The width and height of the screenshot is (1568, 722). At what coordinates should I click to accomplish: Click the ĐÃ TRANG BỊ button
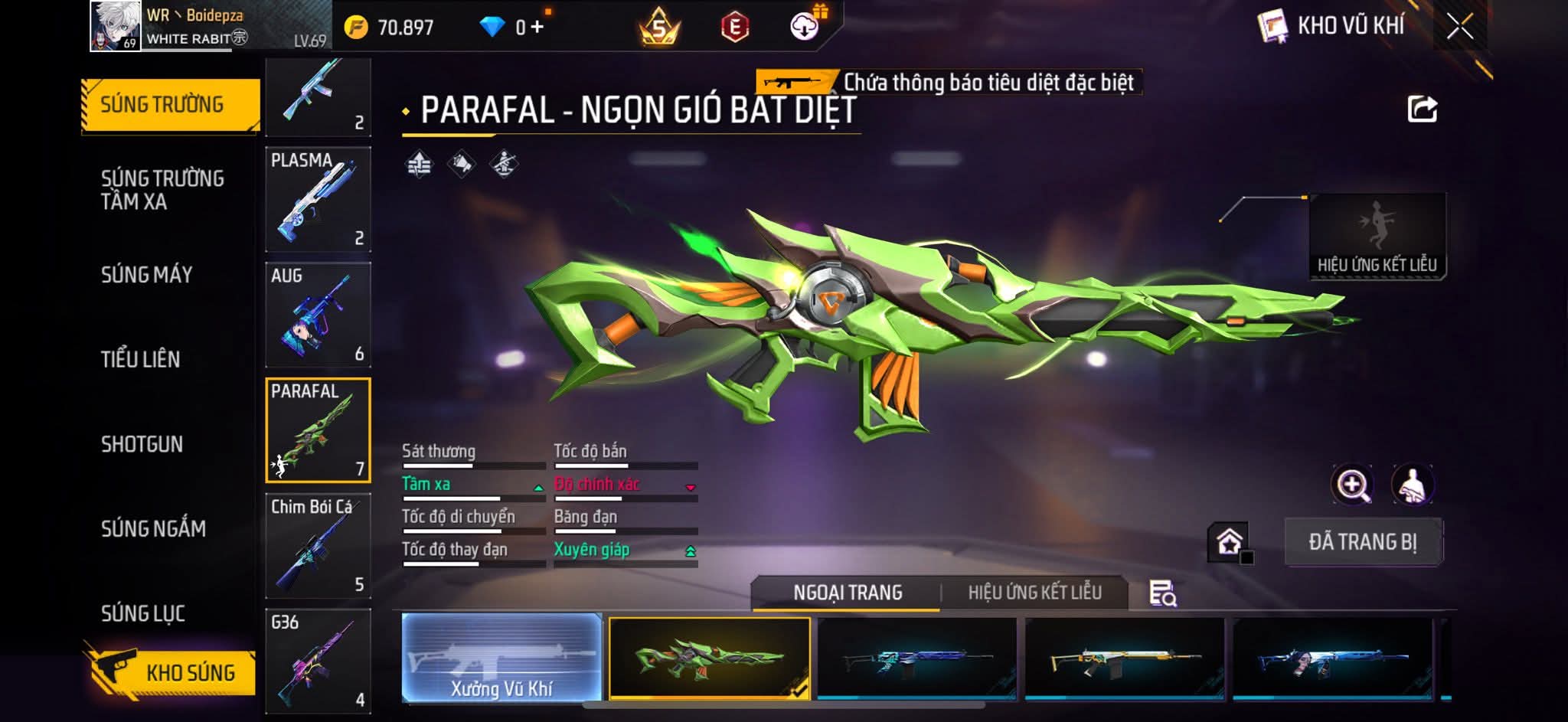(x=1363, y=542)
